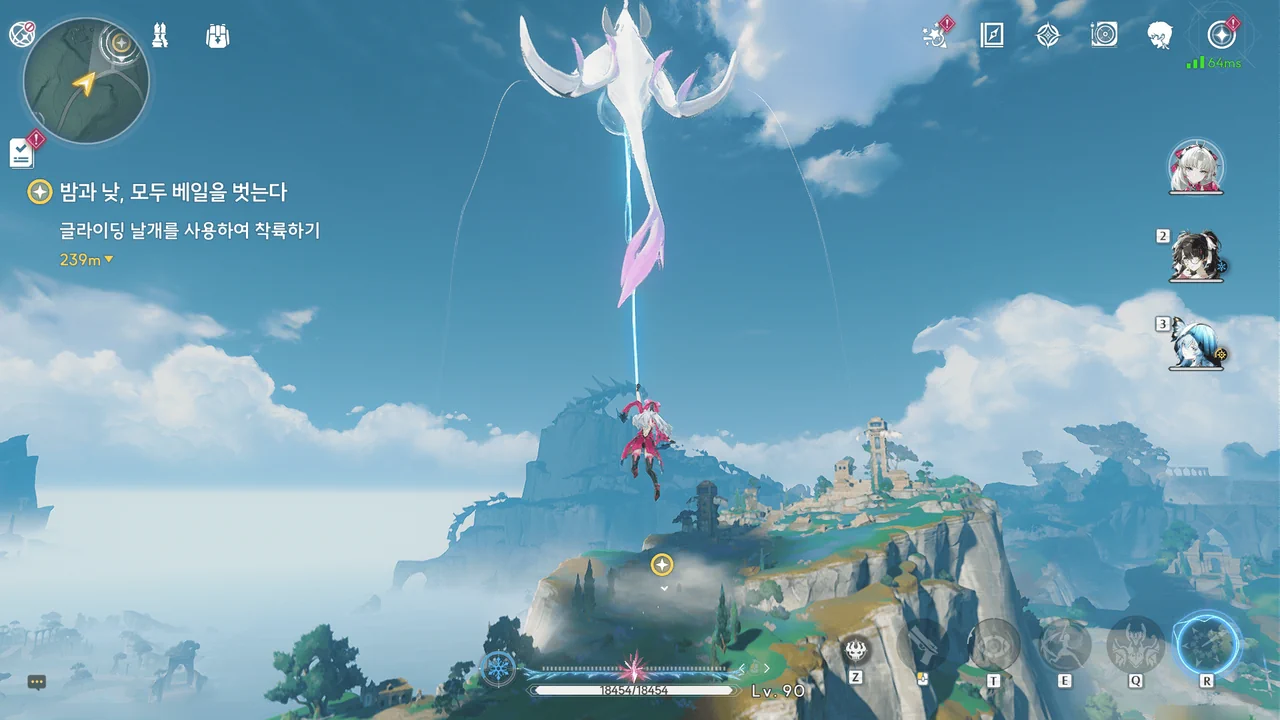Activate the horned mask echo skill
The height and width of the screenshot is (720, 1280).
[x=1136, y=644]
